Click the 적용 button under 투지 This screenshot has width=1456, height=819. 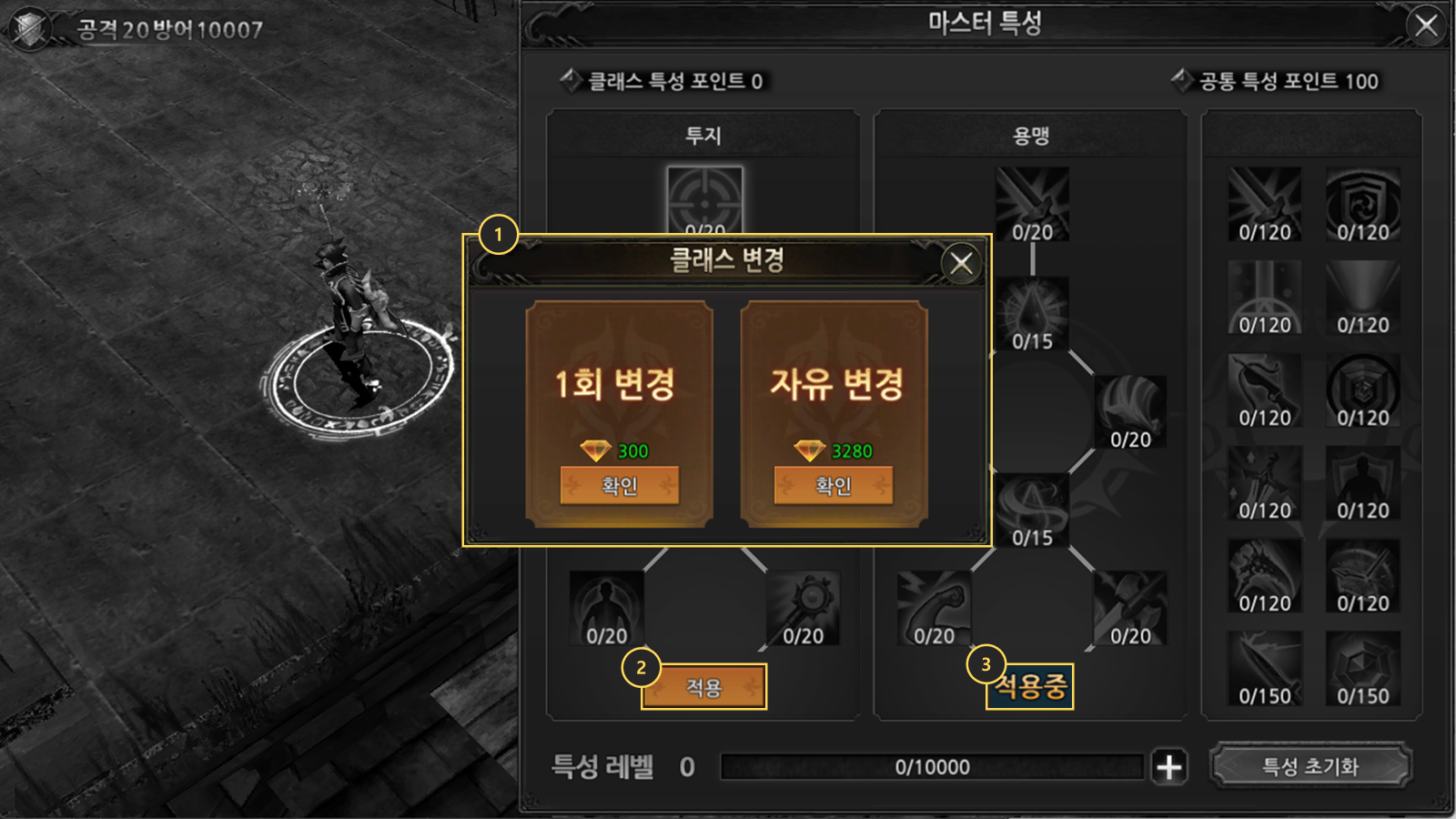[x=703, y=687]
